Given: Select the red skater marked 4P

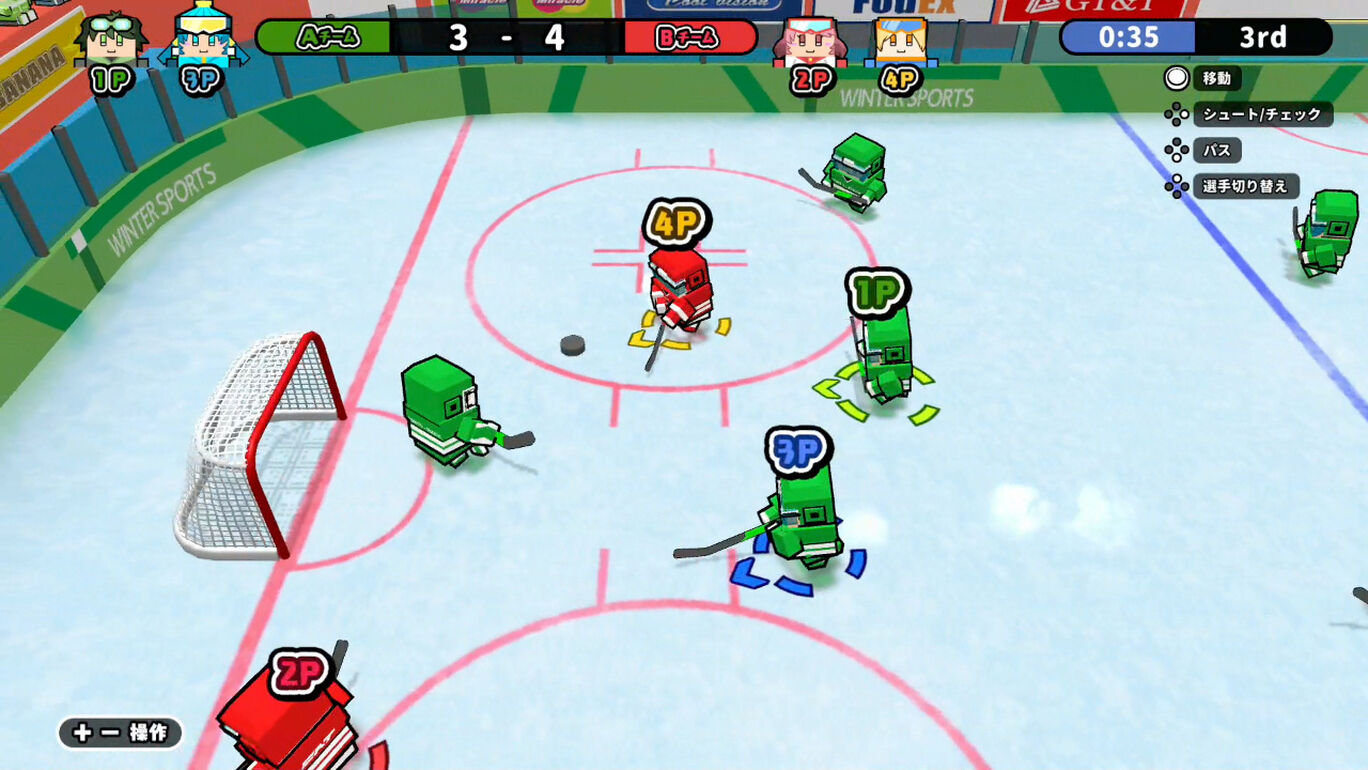Looking at the screenshot, I should pyautogui.click(x=679, y=290).
